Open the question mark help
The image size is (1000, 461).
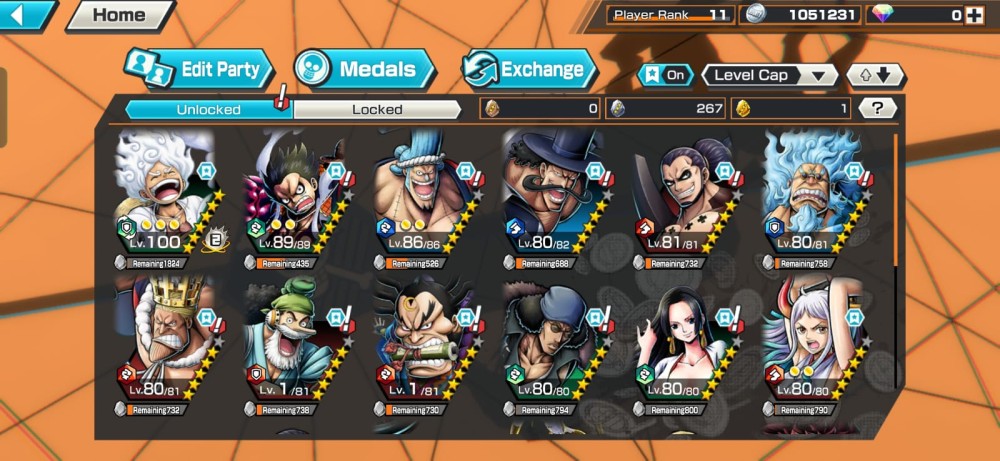pyautogui.click(x=877, y=108)
